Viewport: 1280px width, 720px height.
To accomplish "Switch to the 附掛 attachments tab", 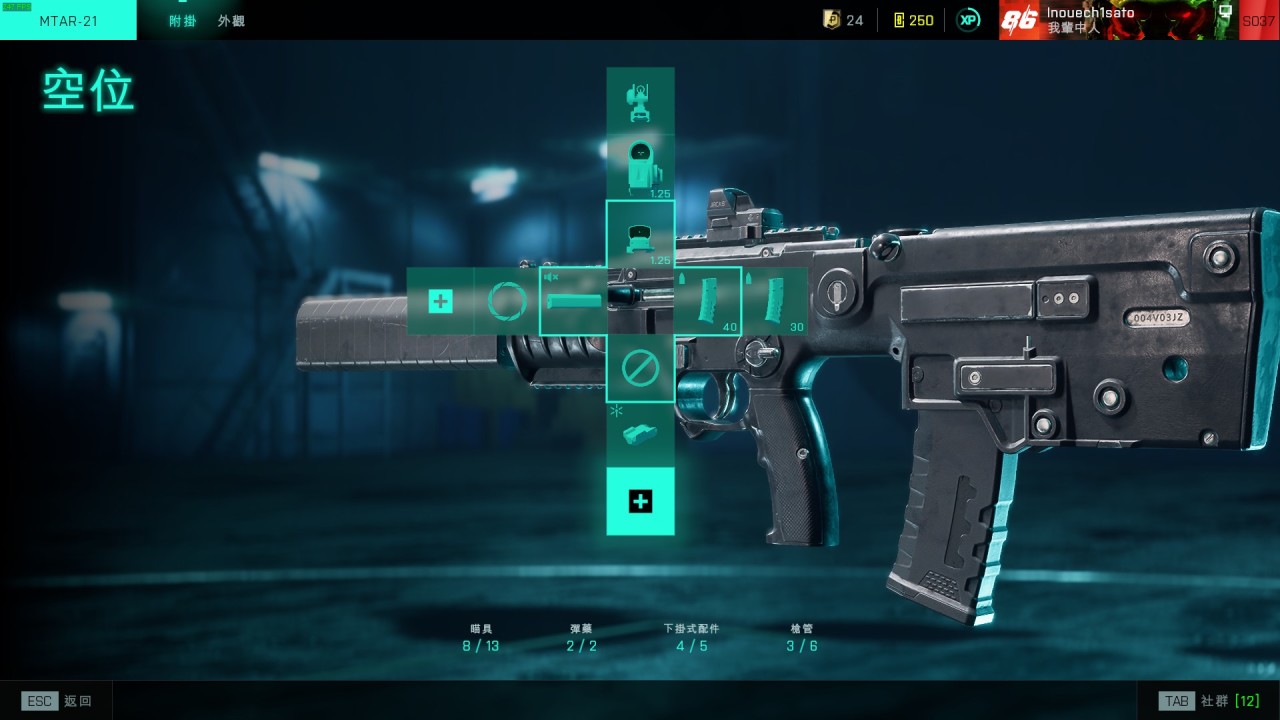I will pyautogui.click(x=183, y=21).
